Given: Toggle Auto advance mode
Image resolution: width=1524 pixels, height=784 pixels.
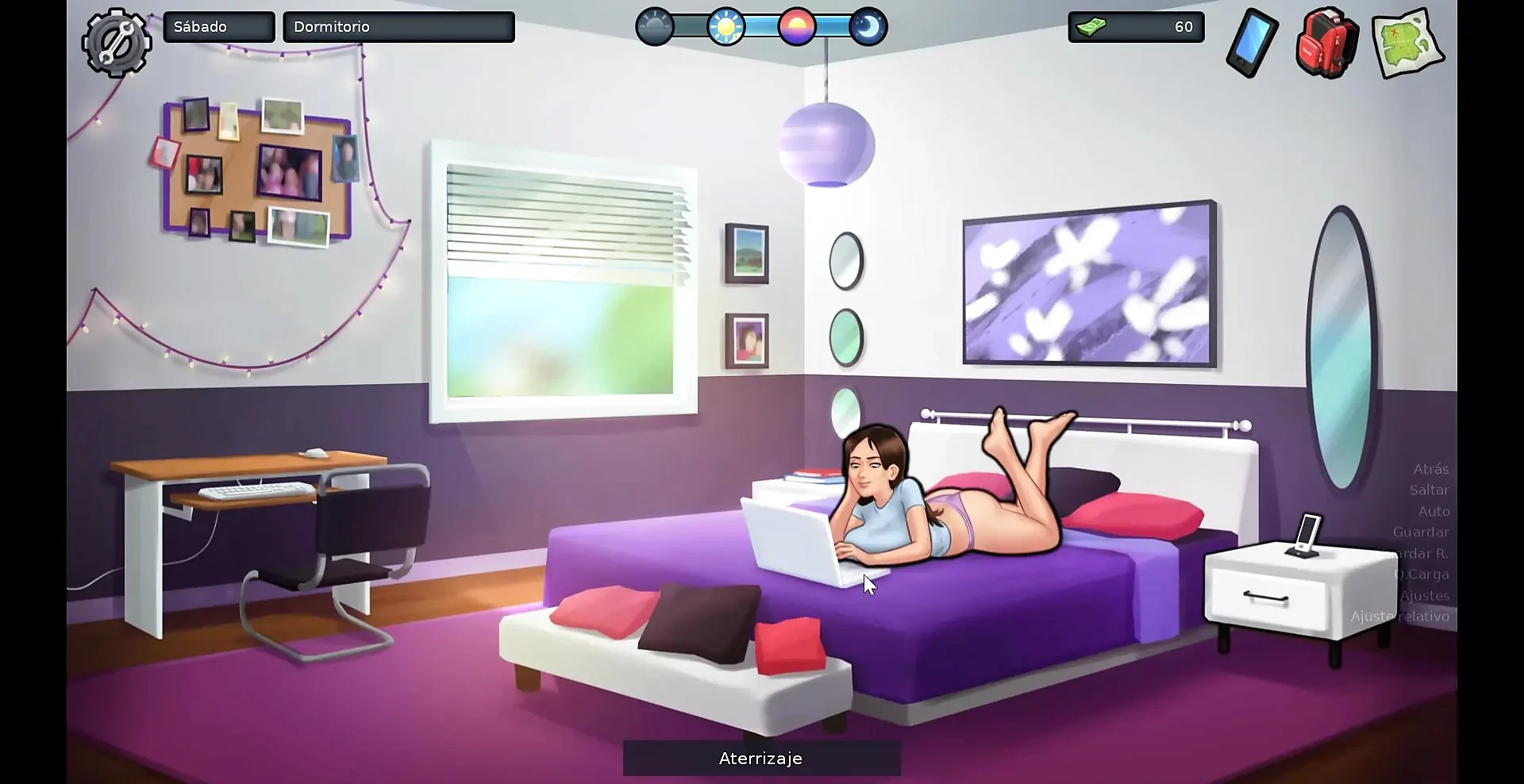Looking at the screenshot, I should coord(1434,512).
